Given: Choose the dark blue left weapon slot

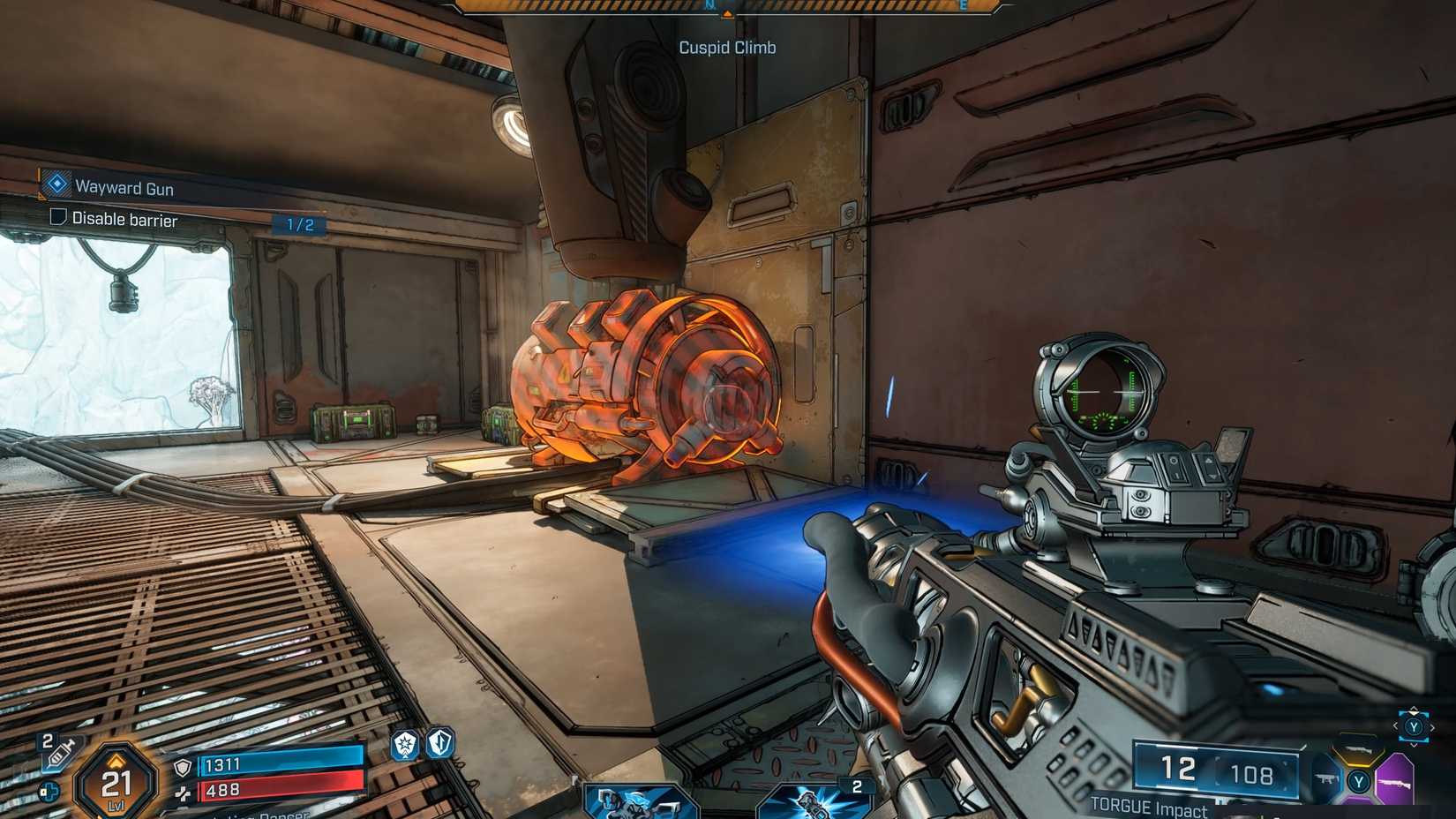Looking at the screenshot, I should coord(1326,779).
